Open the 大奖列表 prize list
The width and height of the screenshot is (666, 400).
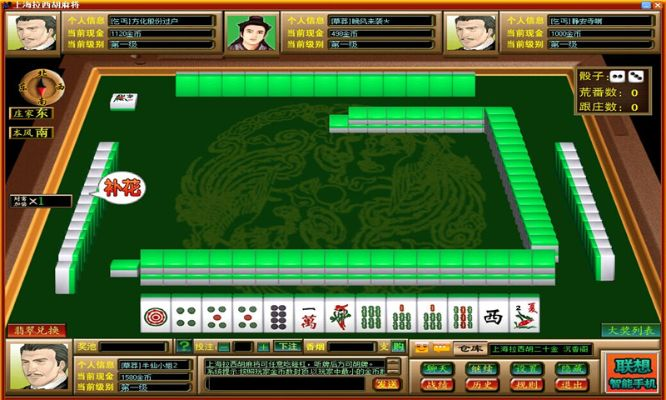(x=629, y=330)
